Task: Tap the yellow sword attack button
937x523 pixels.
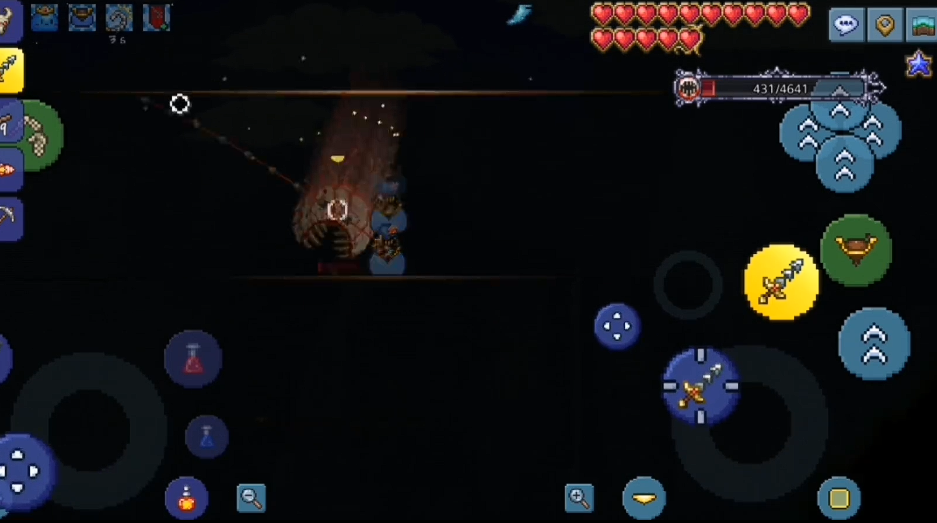Action: (x=781, y=283)
